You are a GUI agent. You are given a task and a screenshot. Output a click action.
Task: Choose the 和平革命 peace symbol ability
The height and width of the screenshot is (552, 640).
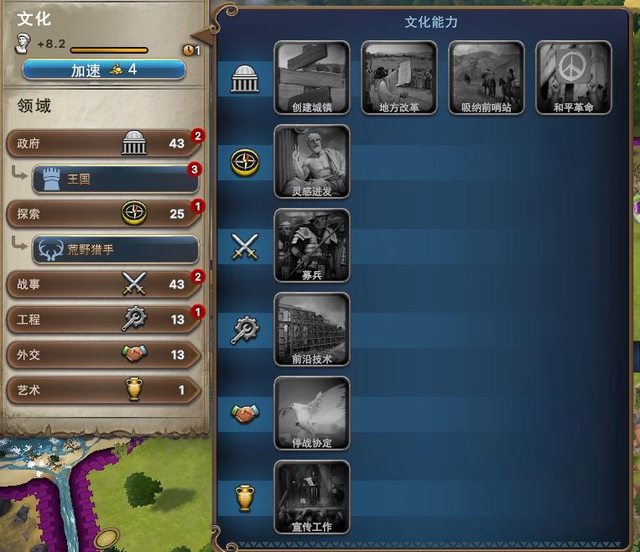point(573,78)
